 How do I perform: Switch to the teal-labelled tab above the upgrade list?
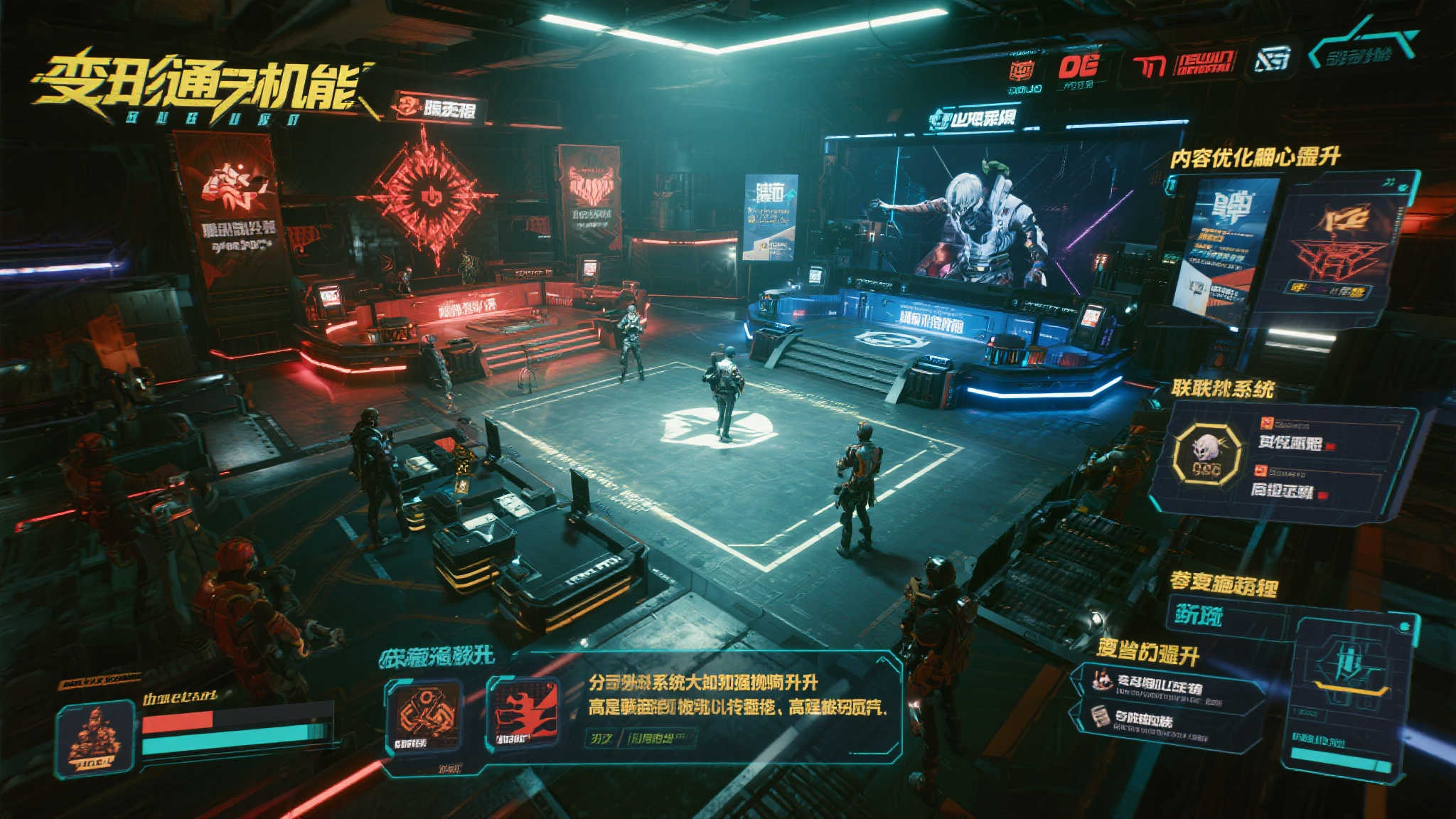coord(1198,615)
